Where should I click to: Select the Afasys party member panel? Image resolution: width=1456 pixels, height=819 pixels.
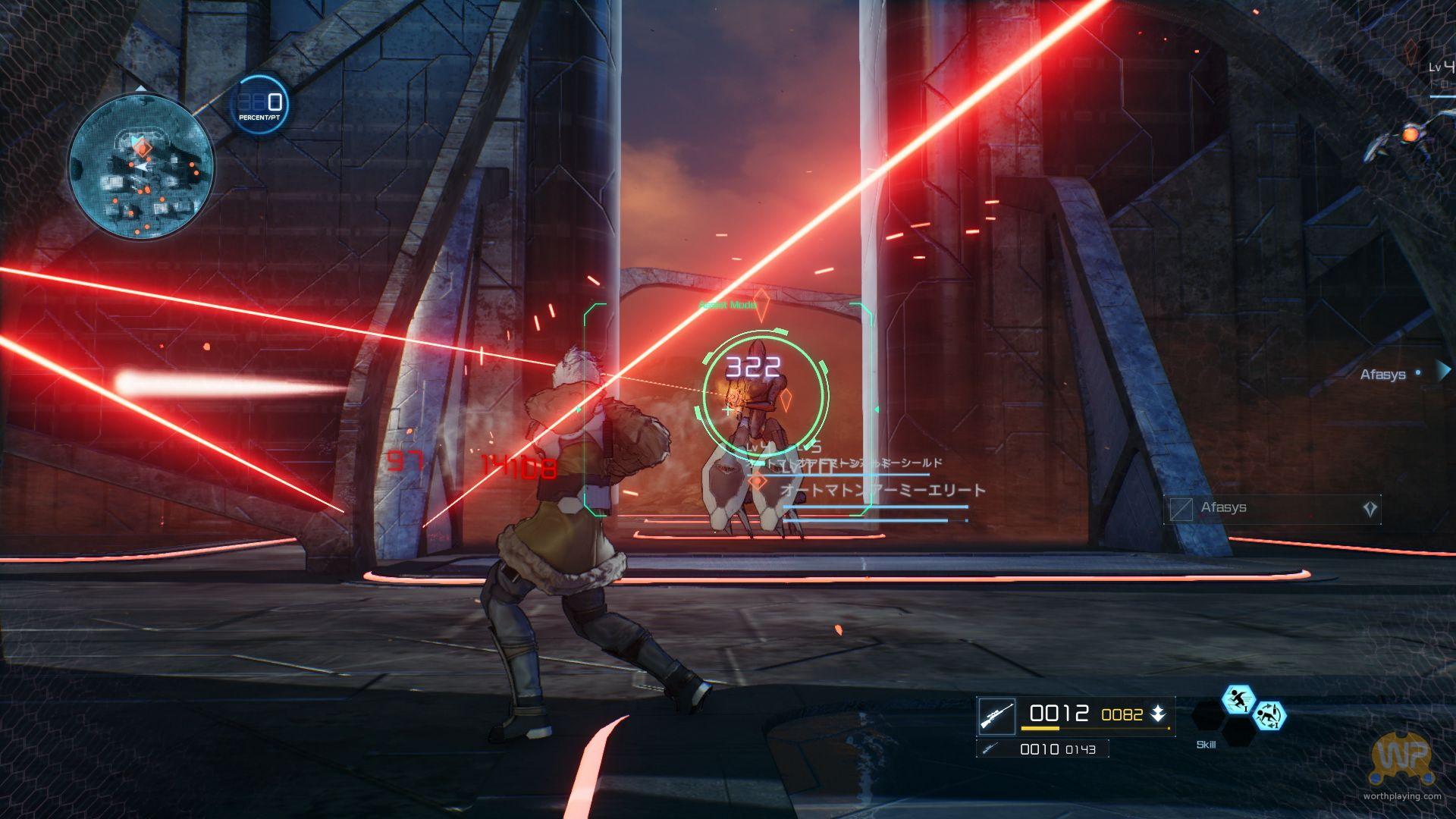[1272, 509]
